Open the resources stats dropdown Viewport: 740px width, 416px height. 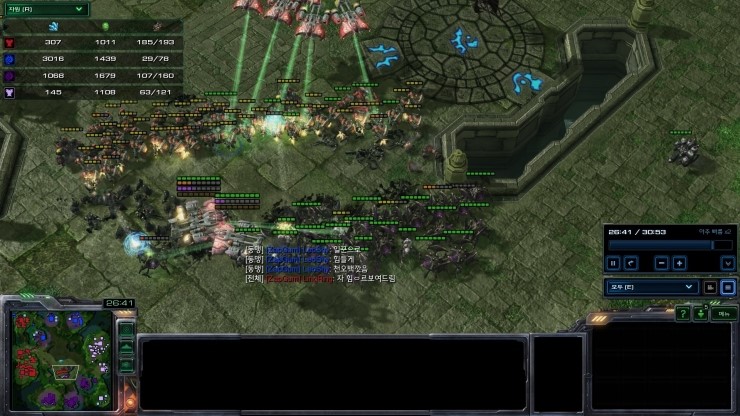pos(45,8)
